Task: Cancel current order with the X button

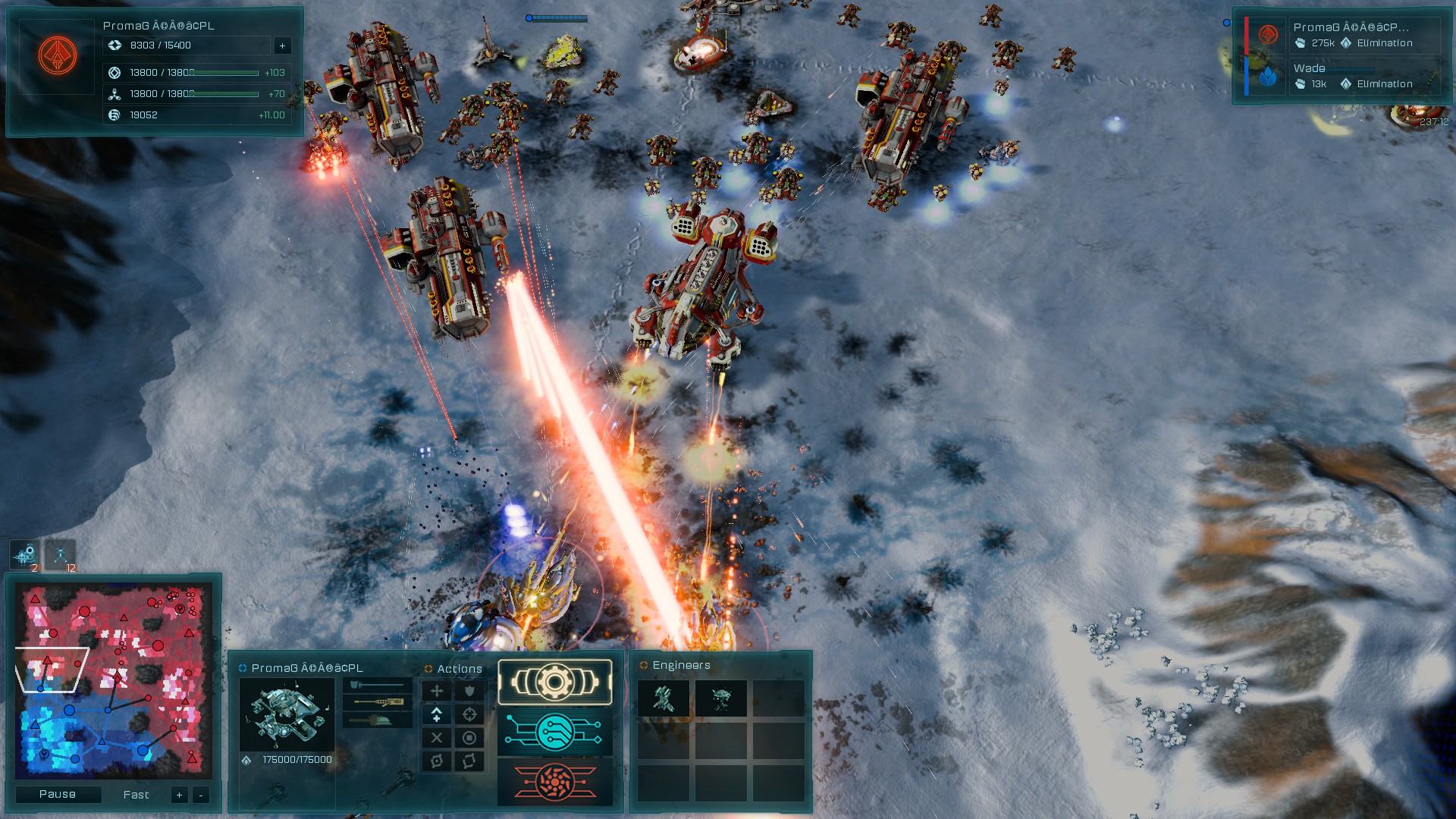Action: (x=437, y=736)
